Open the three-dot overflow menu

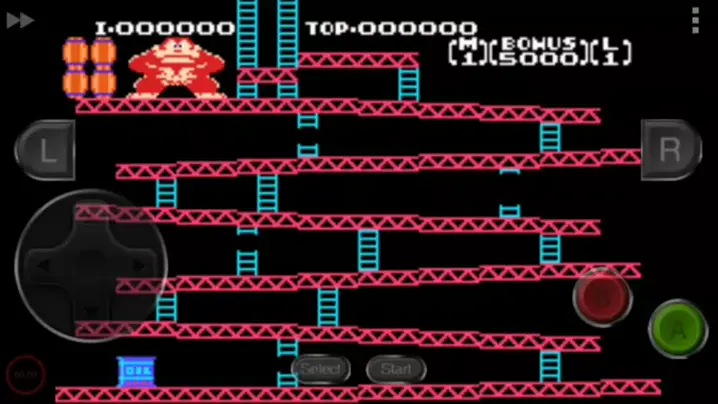point(696,20)
